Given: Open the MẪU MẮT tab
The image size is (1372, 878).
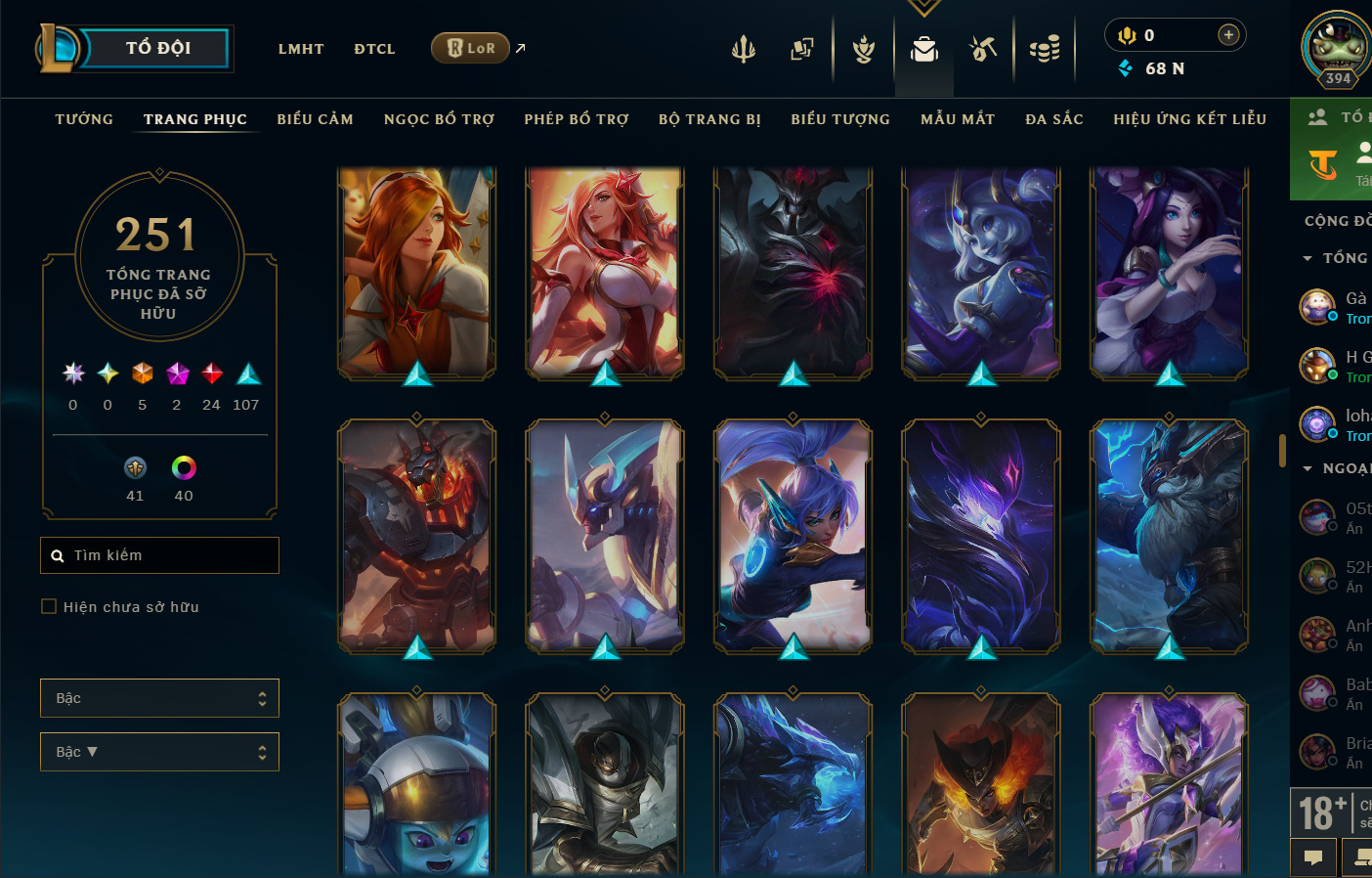Looking at the screenshot, I should point(958,119).
